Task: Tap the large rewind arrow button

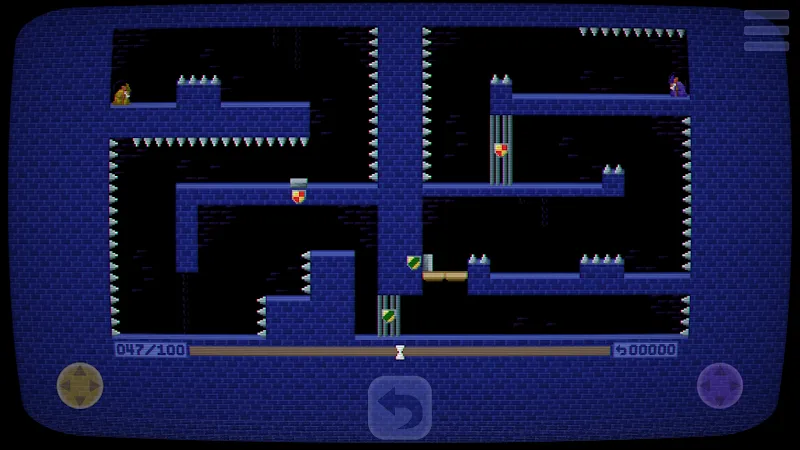Action: coord(400,407)
